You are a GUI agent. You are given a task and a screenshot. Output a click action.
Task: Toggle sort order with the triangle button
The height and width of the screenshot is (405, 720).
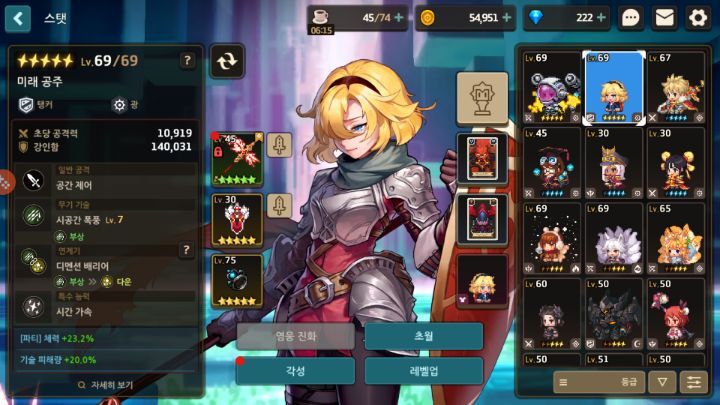pos(661,381)
